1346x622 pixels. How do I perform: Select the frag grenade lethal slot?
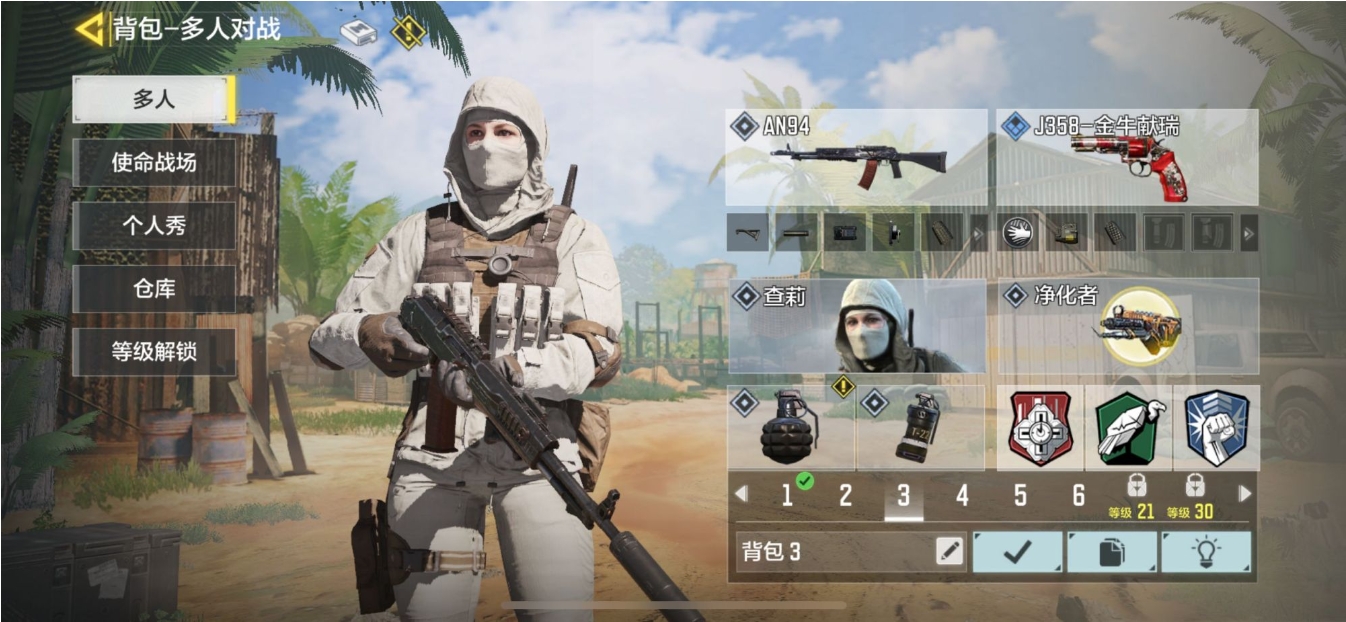pos(791,429)
